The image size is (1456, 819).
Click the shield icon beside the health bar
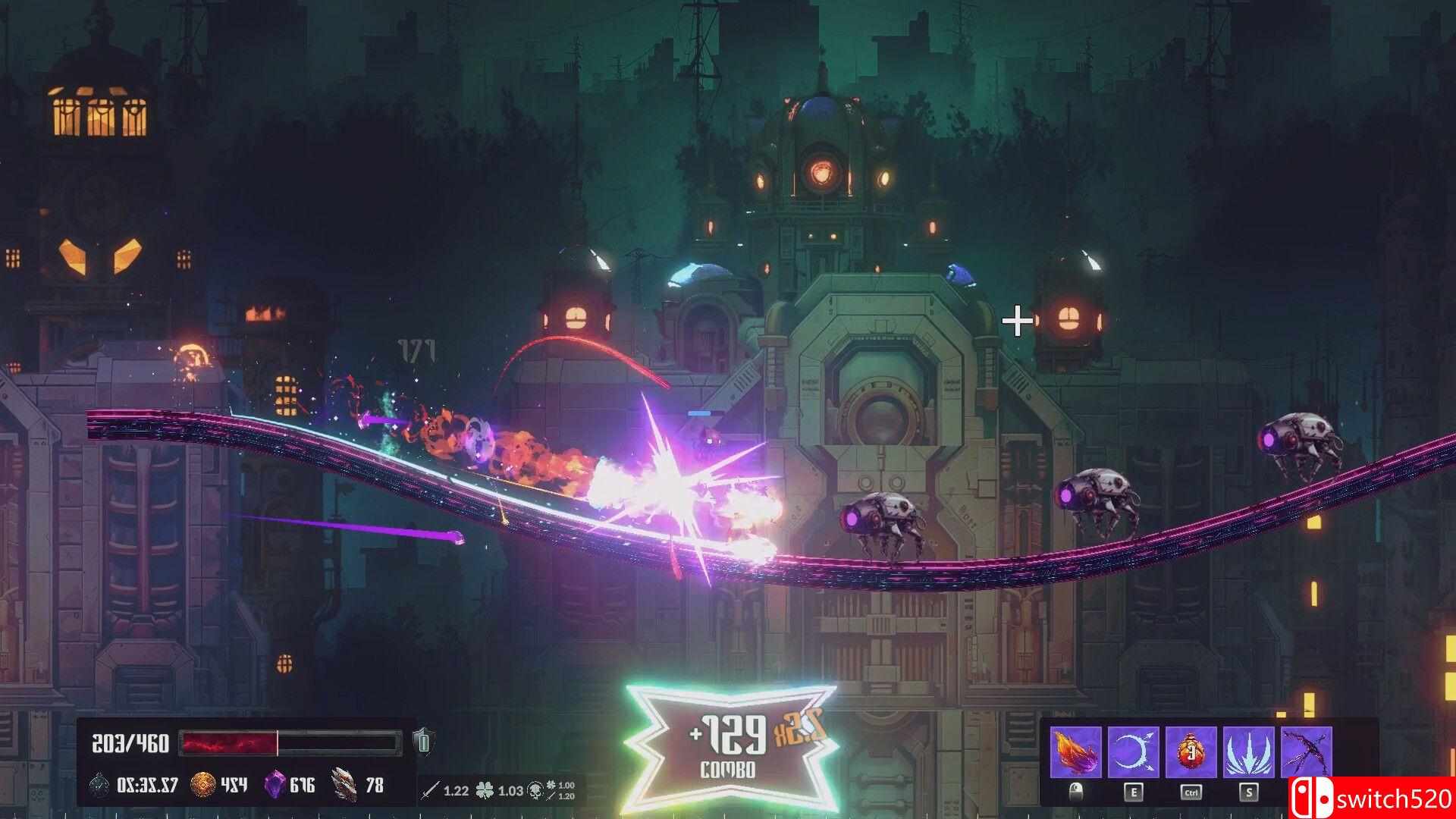point(423,741)
